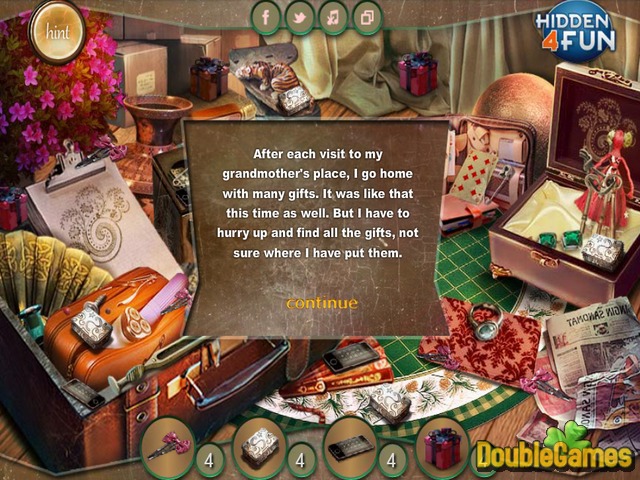Click the hint button
This screenshot has height=480, width=640.
click(54, 28)
